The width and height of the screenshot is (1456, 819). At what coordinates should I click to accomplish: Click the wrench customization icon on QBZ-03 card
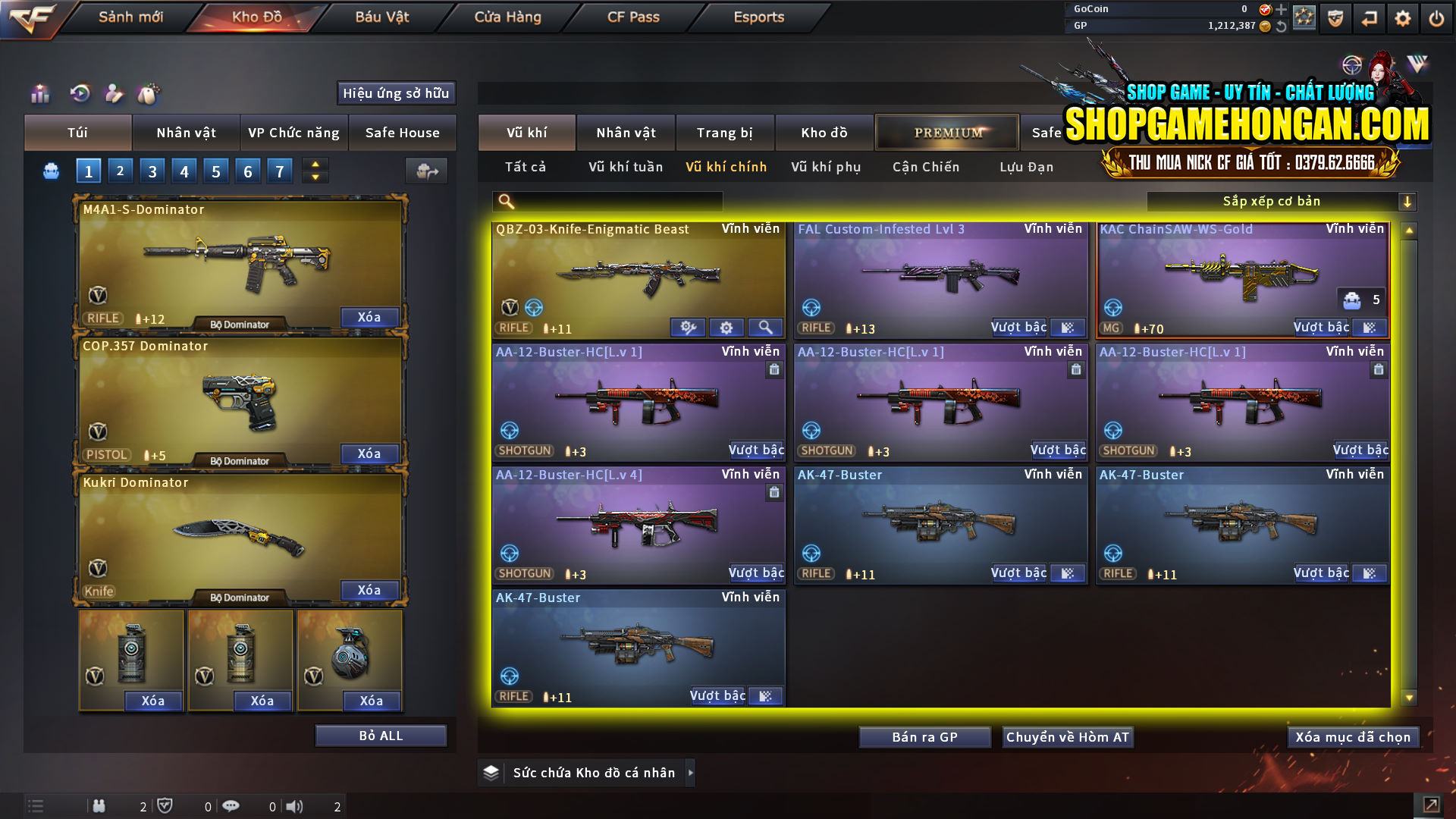pyautogui.click(x=688, y=327)
